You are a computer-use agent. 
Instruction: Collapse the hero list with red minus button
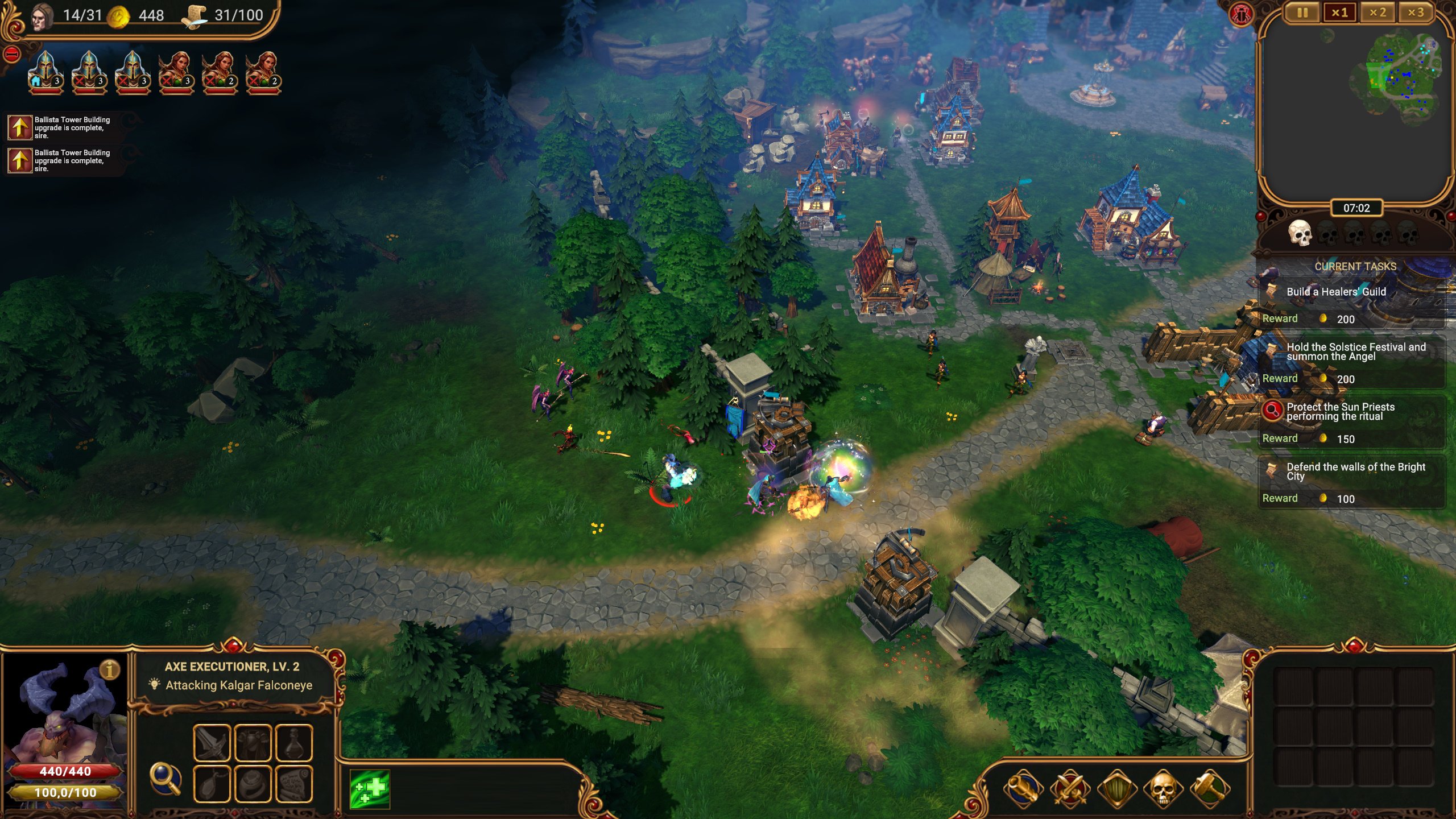[x=12, y=55]
